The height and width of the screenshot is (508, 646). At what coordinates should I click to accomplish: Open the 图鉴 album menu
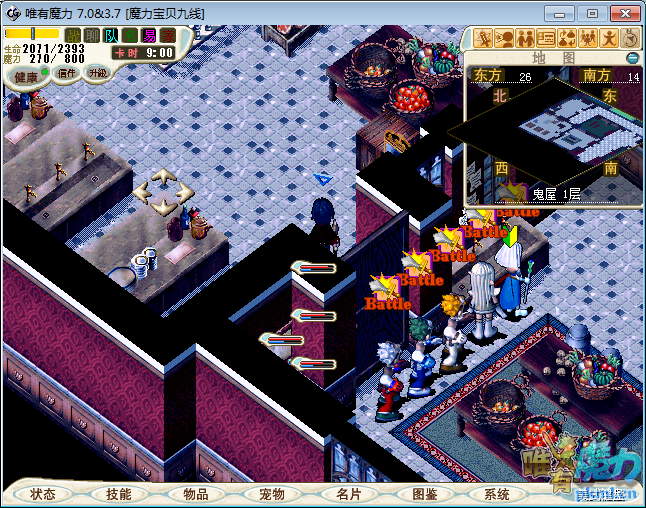click(424, 494)
